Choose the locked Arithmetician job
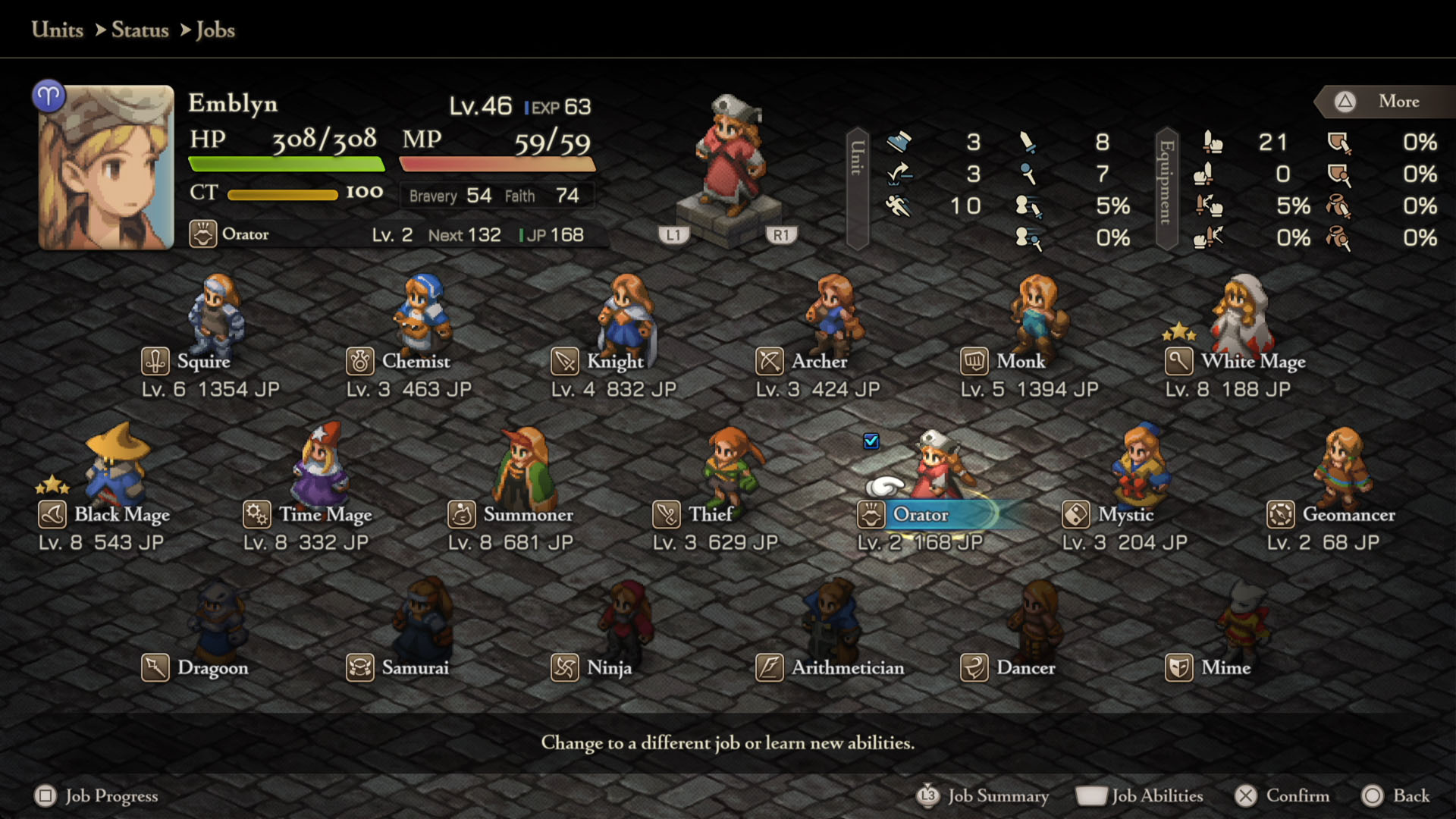Viewport: 1456px width, 819px height. [847, 668]
